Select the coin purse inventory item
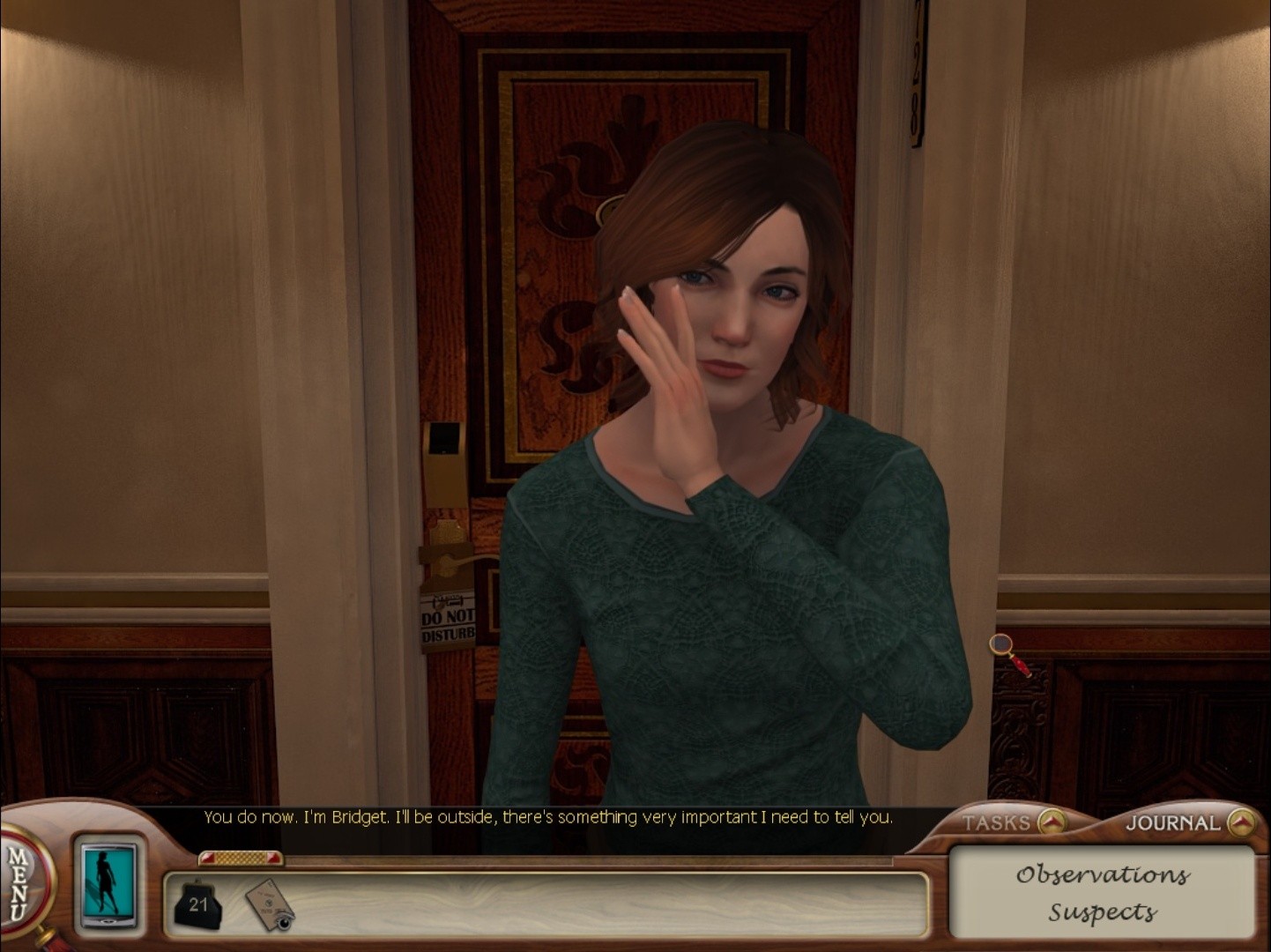Image resolution: width=1271 pixels, height=952 pixels. (197, 904)
